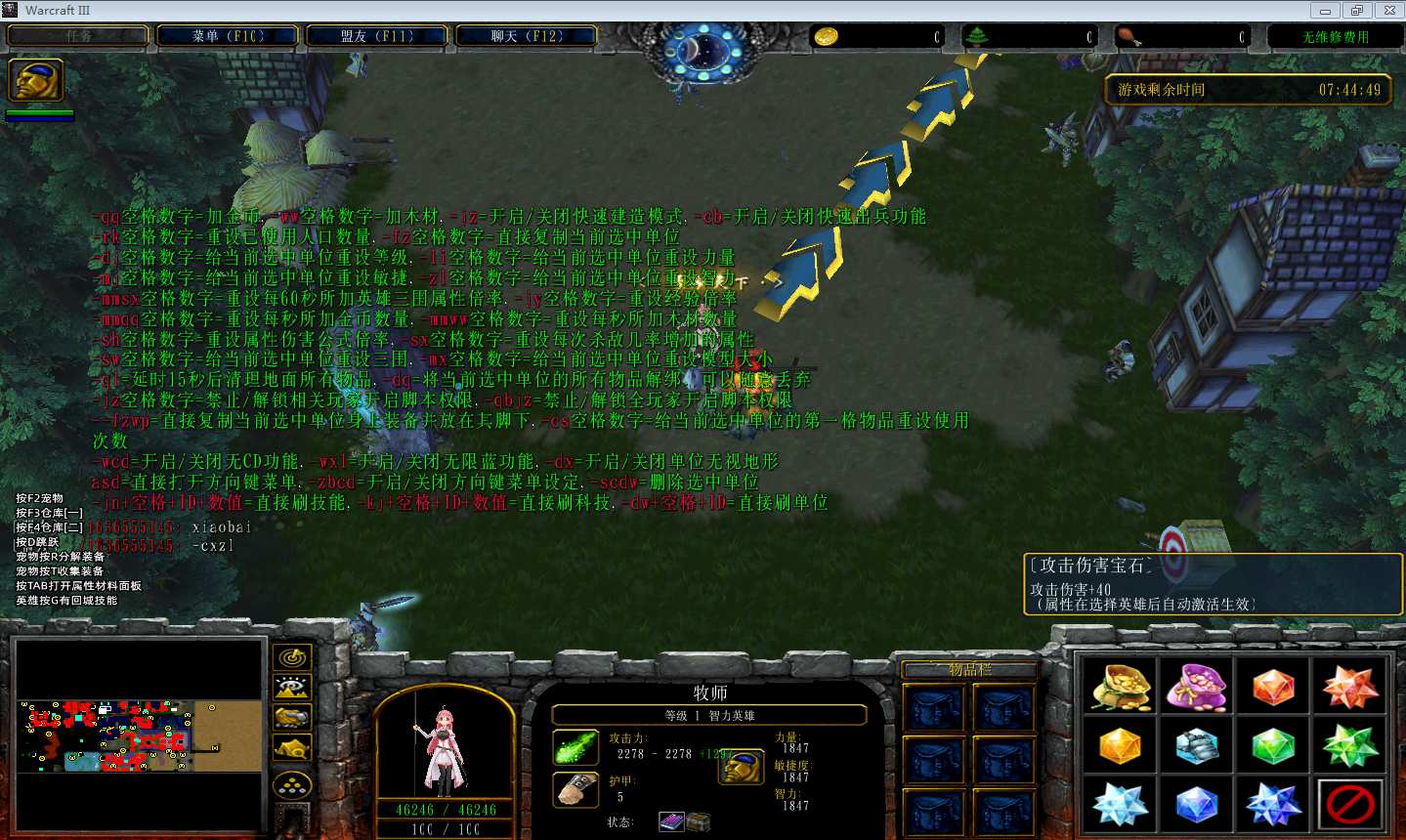
Task: Select the deep blue hexagonal gem
Action: [x=1196, y=806]
